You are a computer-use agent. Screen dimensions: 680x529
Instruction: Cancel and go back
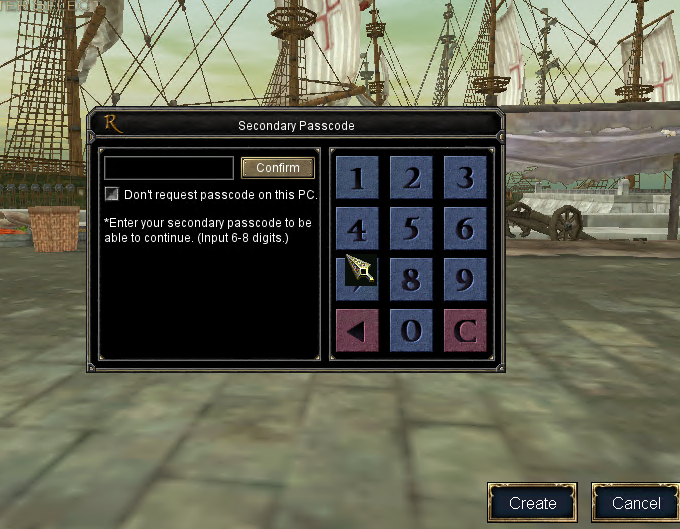(x=636, y=503)
